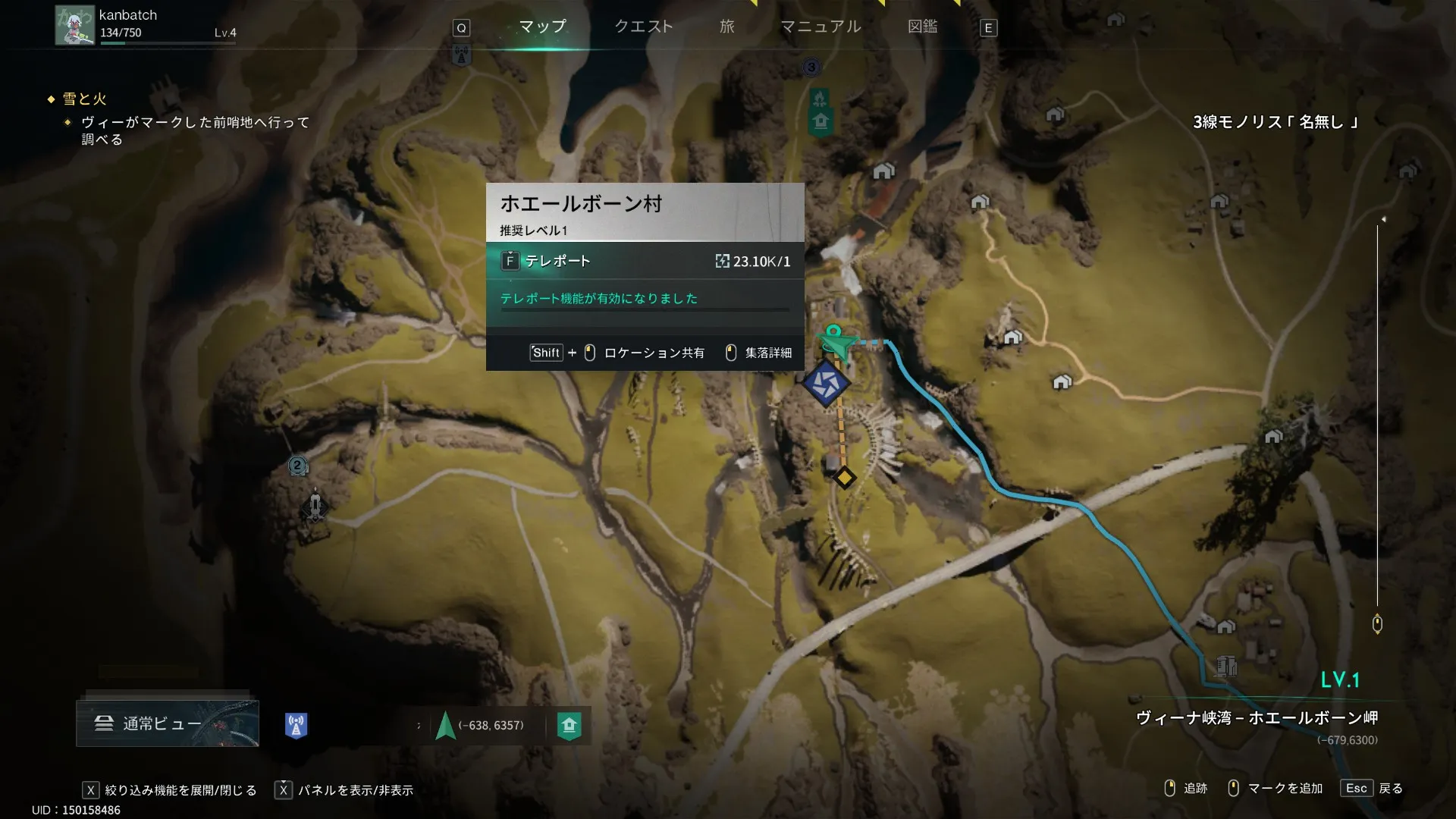1456x819 pixels.
Task: Click the blue signal tower filter icon
Action: tap(296, 725)
